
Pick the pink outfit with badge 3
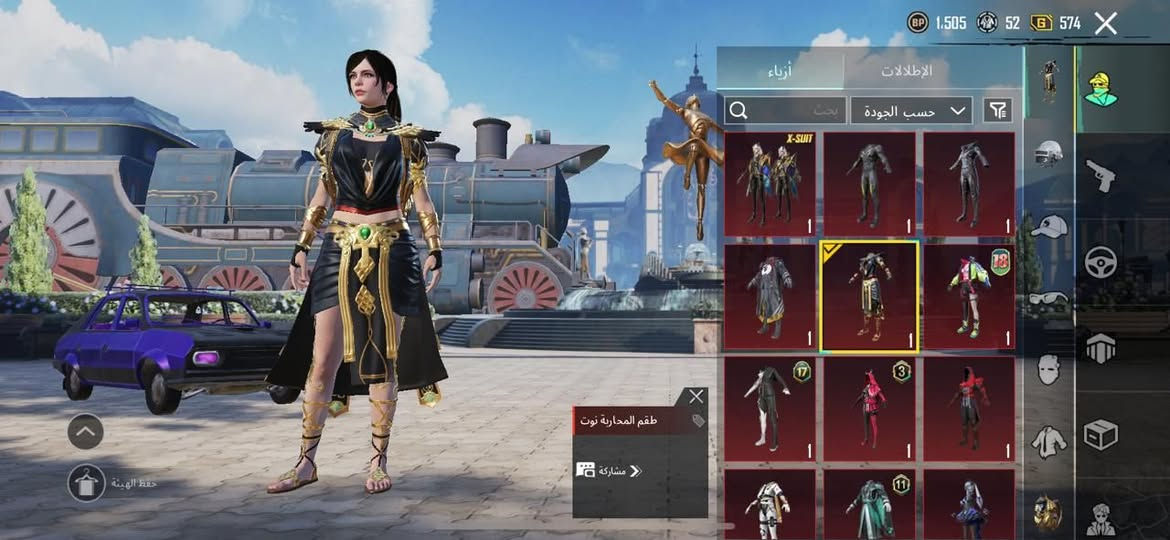(868, 409)
